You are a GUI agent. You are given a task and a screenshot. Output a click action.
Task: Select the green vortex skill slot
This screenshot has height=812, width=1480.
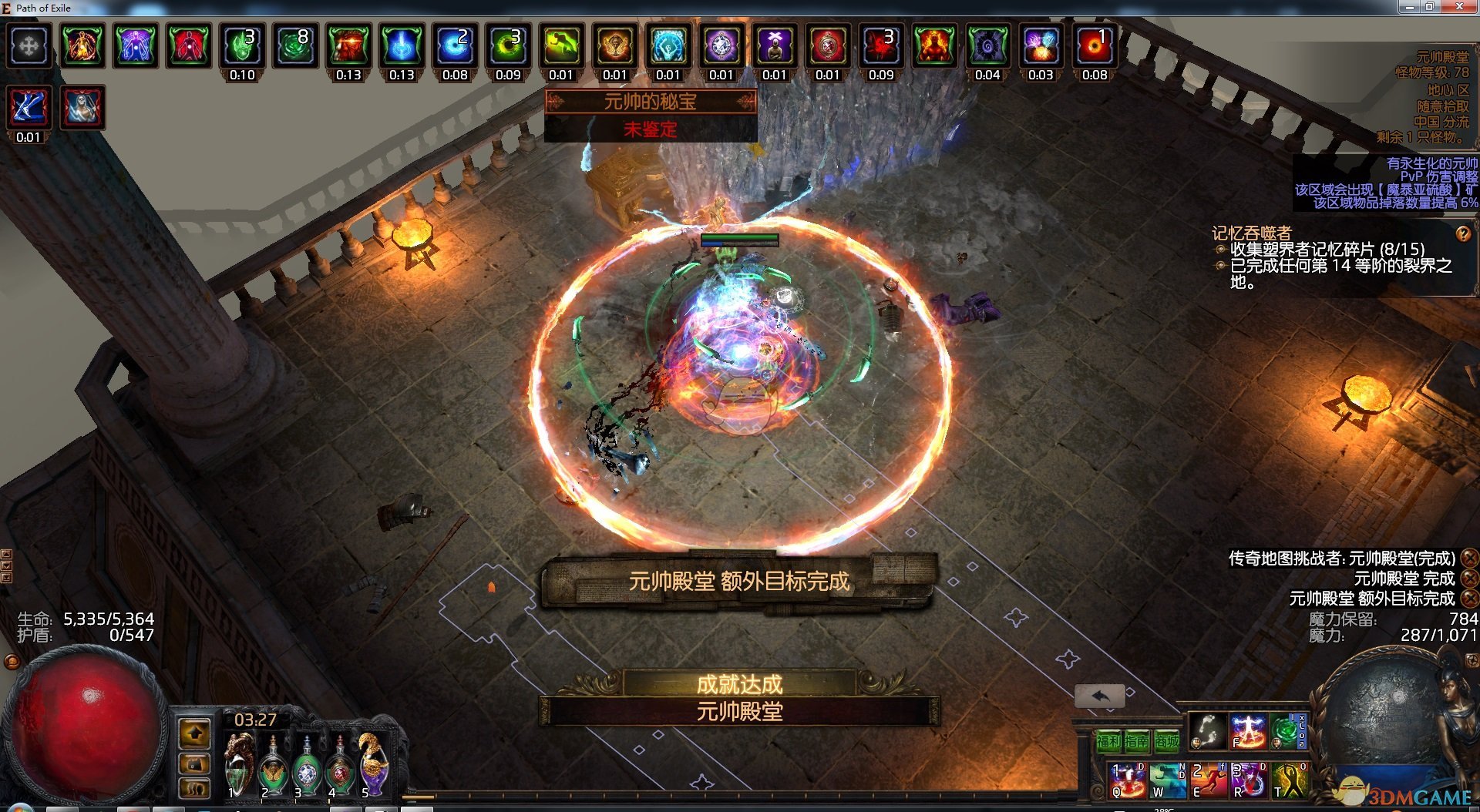(x=1283, y=730)
